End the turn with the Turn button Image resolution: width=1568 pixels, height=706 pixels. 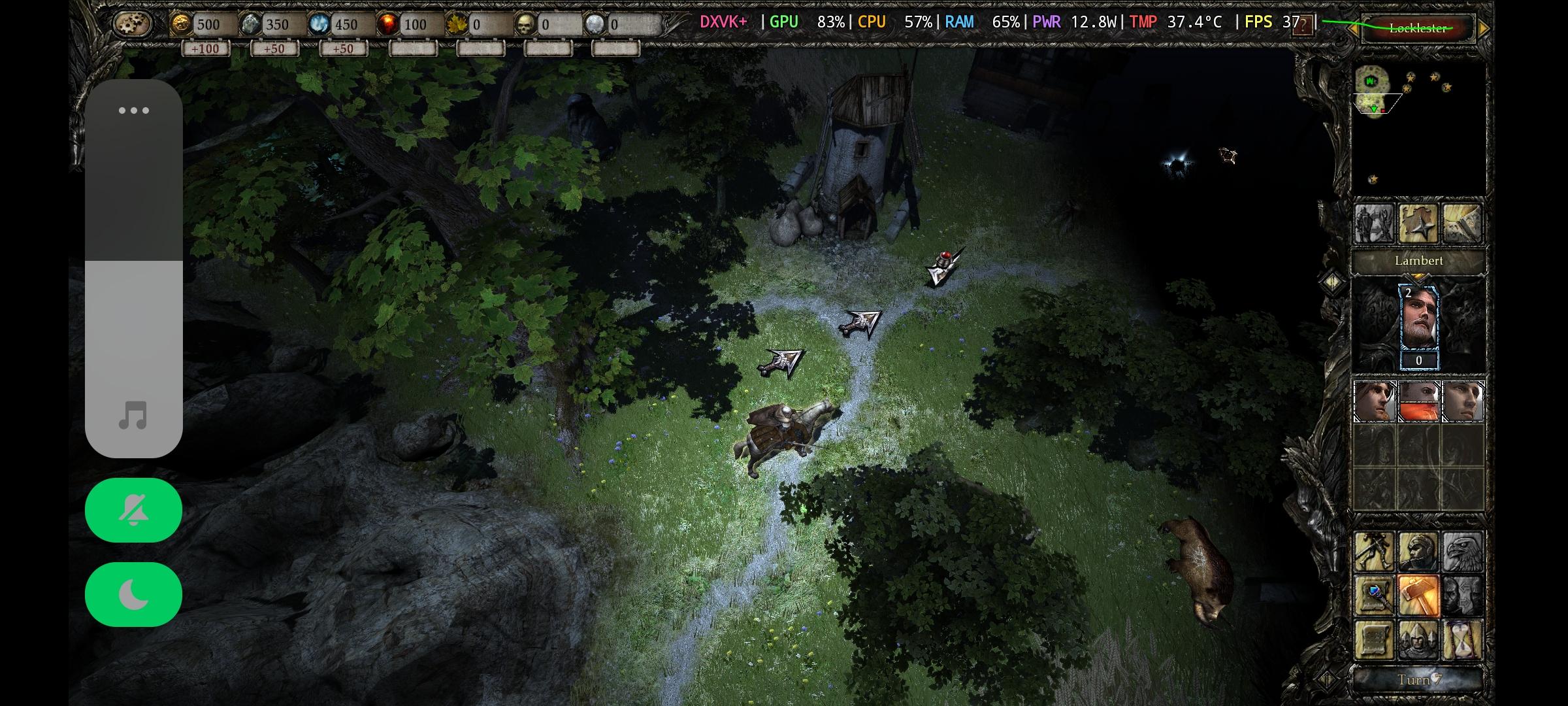coord(1418,680)
